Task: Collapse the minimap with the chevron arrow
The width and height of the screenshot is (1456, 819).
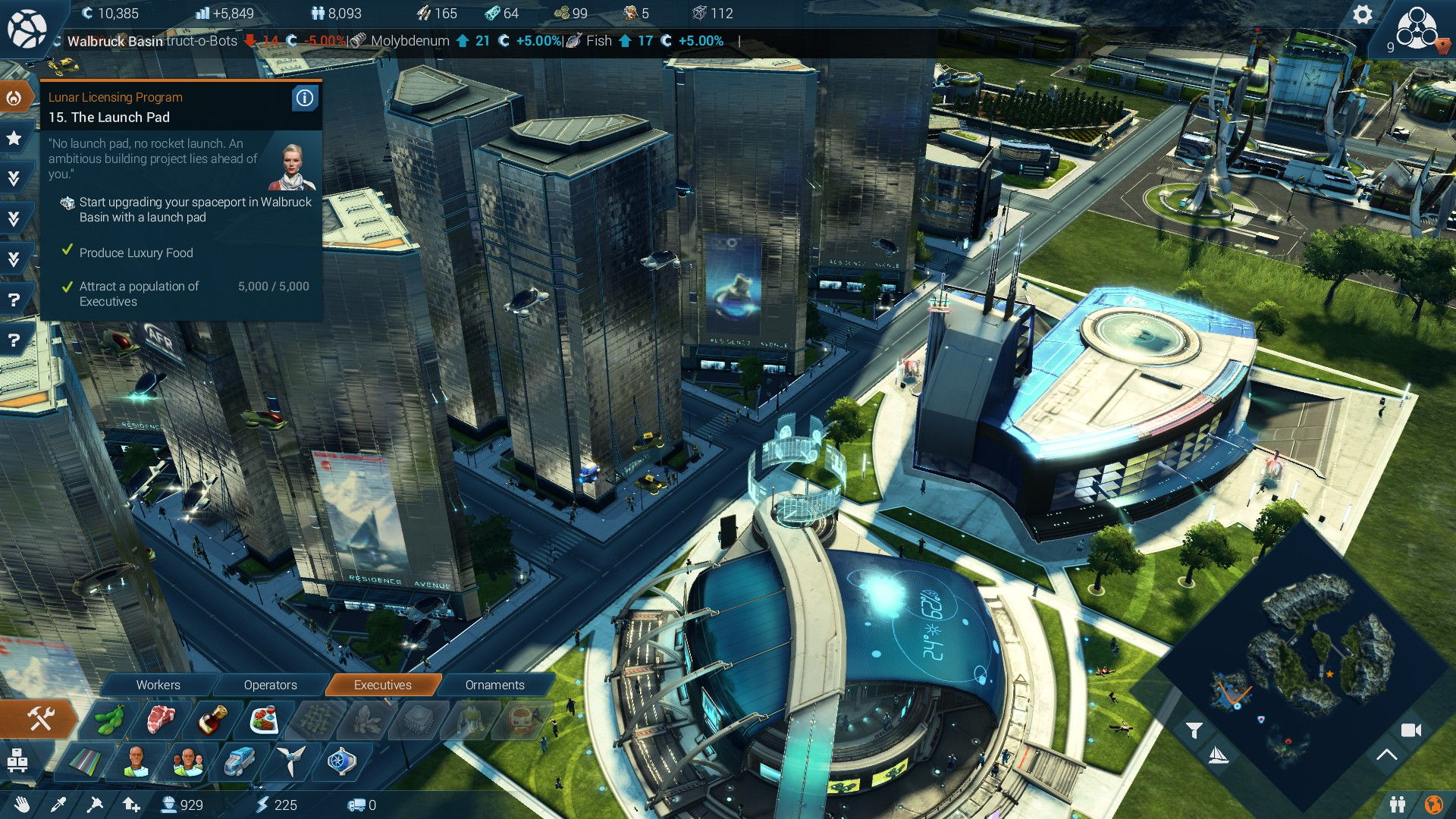Action: (x=1386, y=755)
